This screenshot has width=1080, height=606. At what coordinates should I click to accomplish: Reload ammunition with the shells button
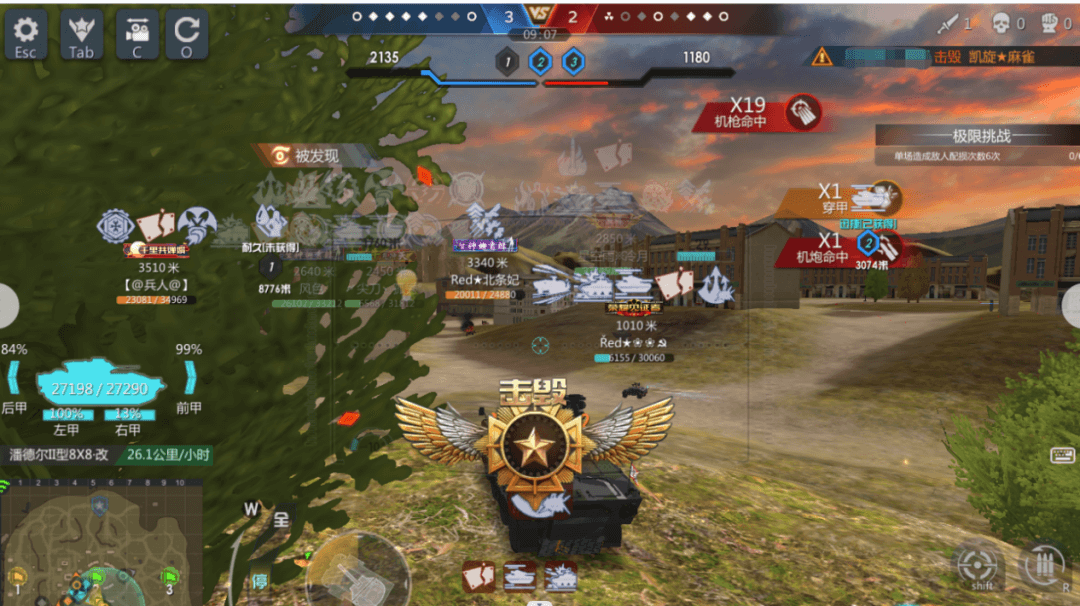coord(1044,567)
